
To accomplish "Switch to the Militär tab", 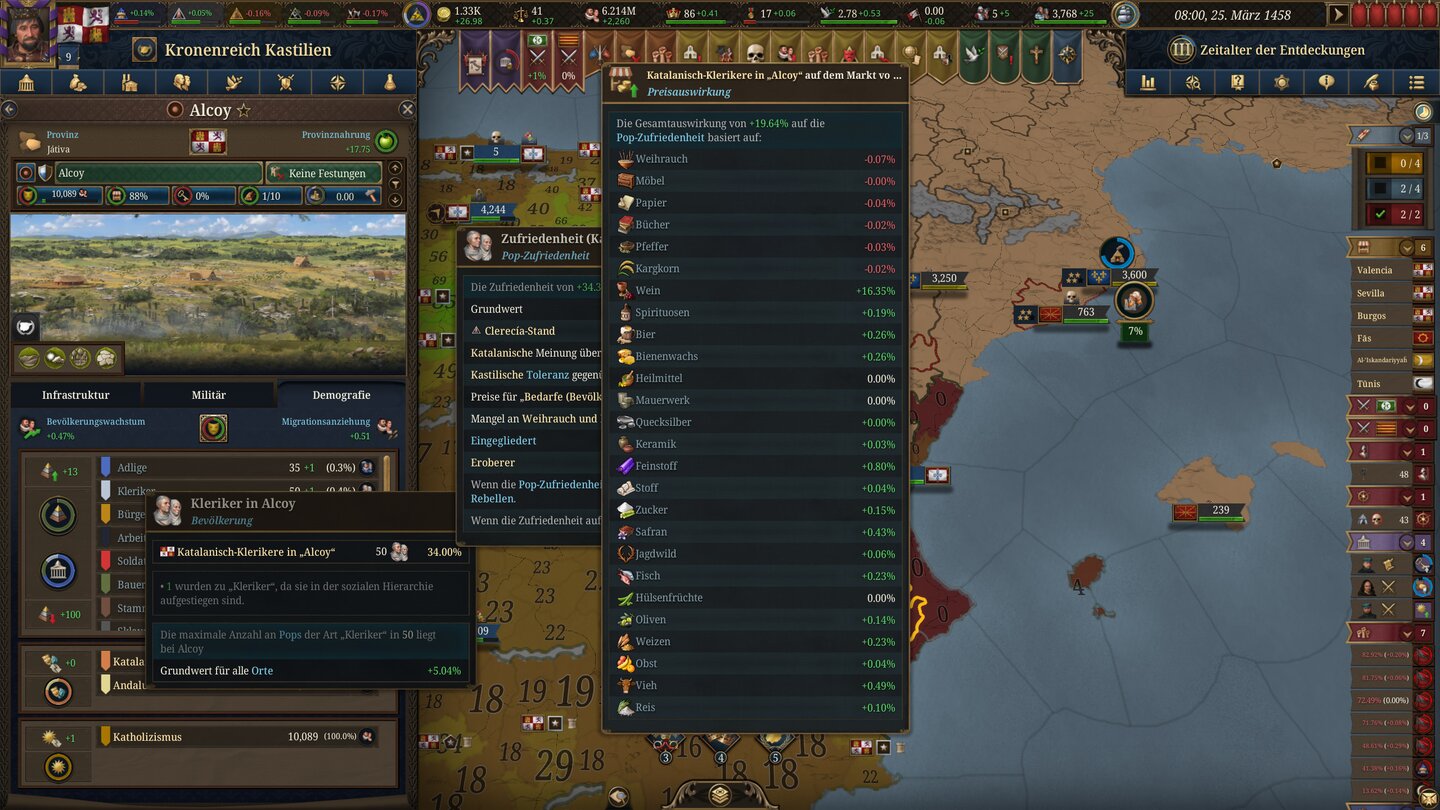I will point(210,394).
